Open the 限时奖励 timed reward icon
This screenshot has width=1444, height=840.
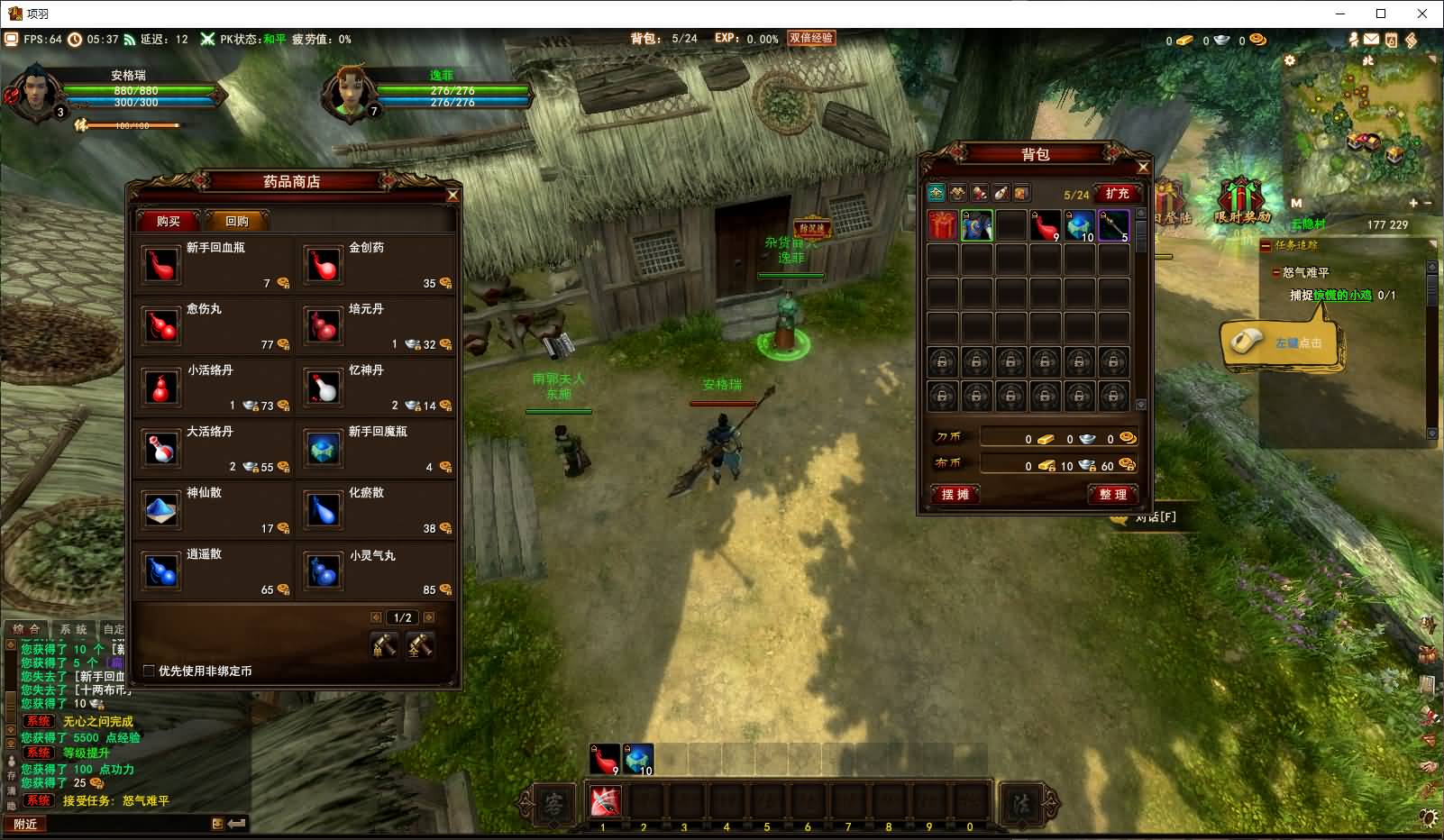[1242, 202]
